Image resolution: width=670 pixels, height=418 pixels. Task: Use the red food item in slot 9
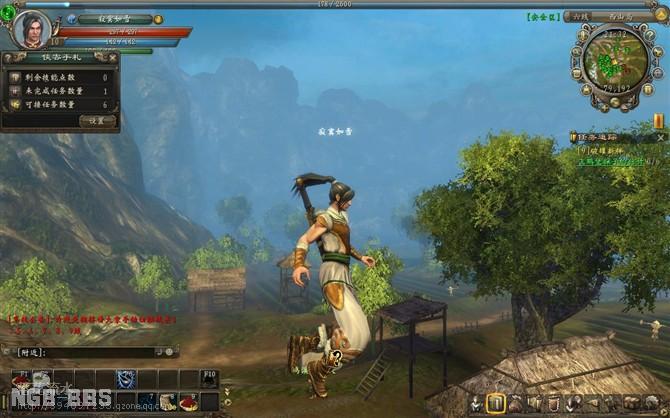tap(188, 402)
